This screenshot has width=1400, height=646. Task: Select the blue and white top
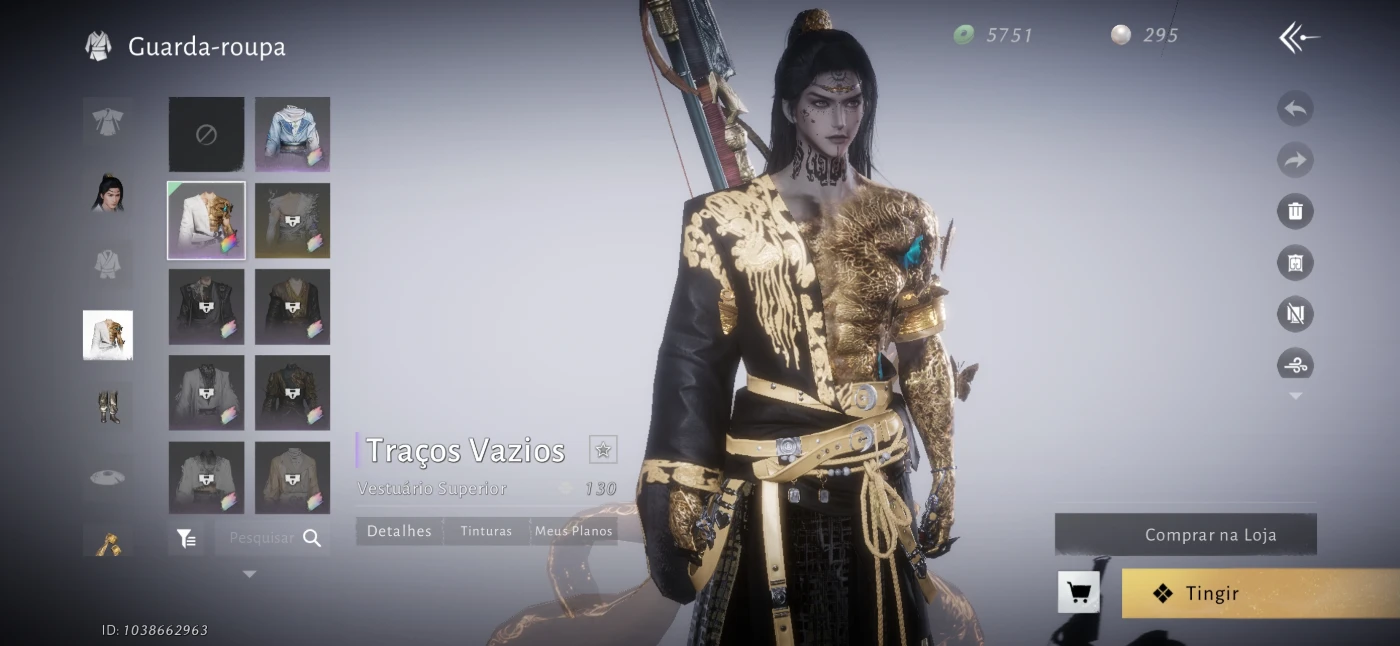[292, 135]
